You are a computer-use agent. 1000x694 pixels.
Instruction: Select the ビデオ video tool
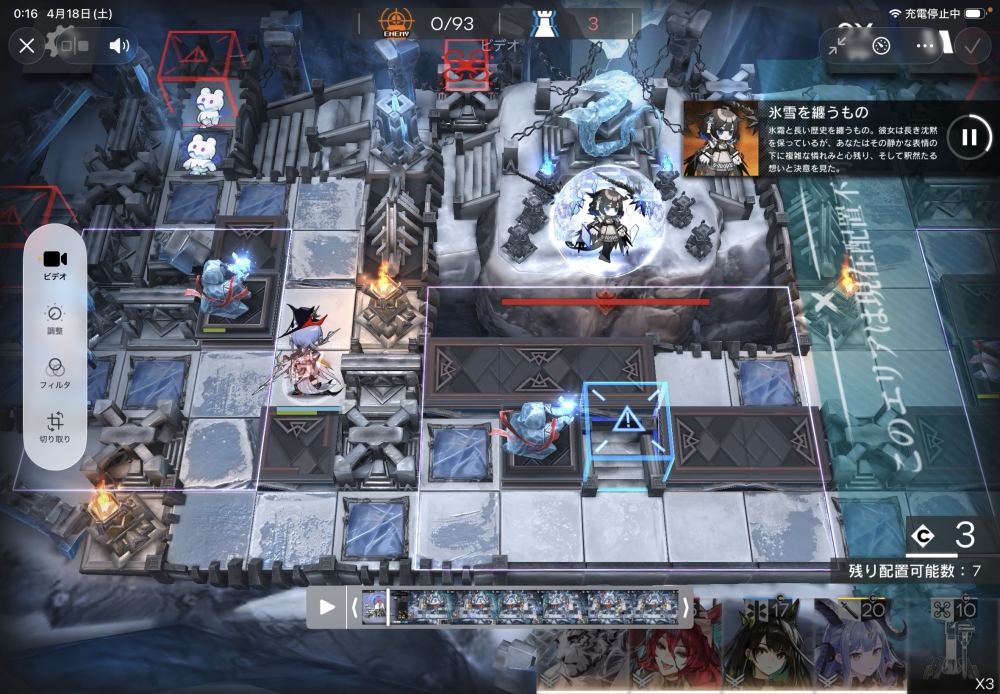pos(55,264)
